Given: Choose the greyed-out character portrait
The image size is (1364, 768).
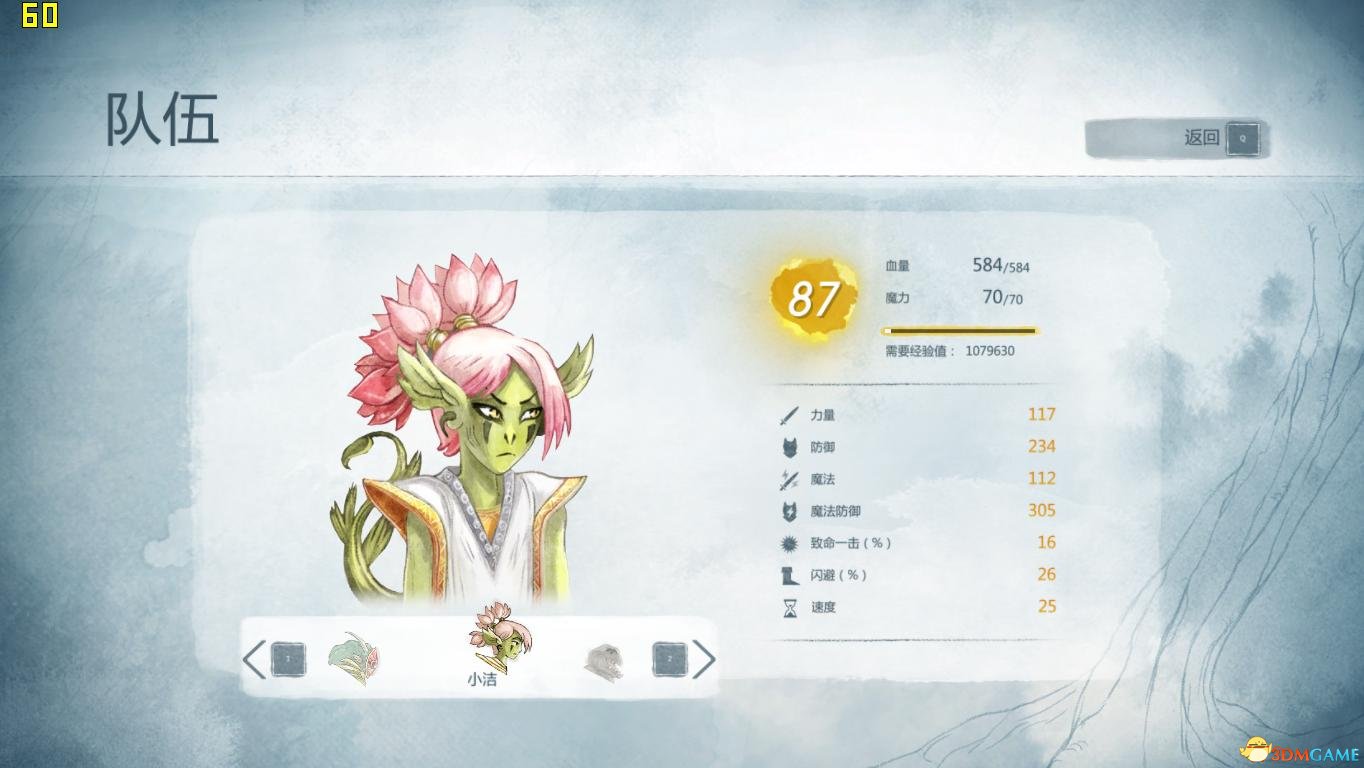Looking at the screenshot, I should pos(603,661).
